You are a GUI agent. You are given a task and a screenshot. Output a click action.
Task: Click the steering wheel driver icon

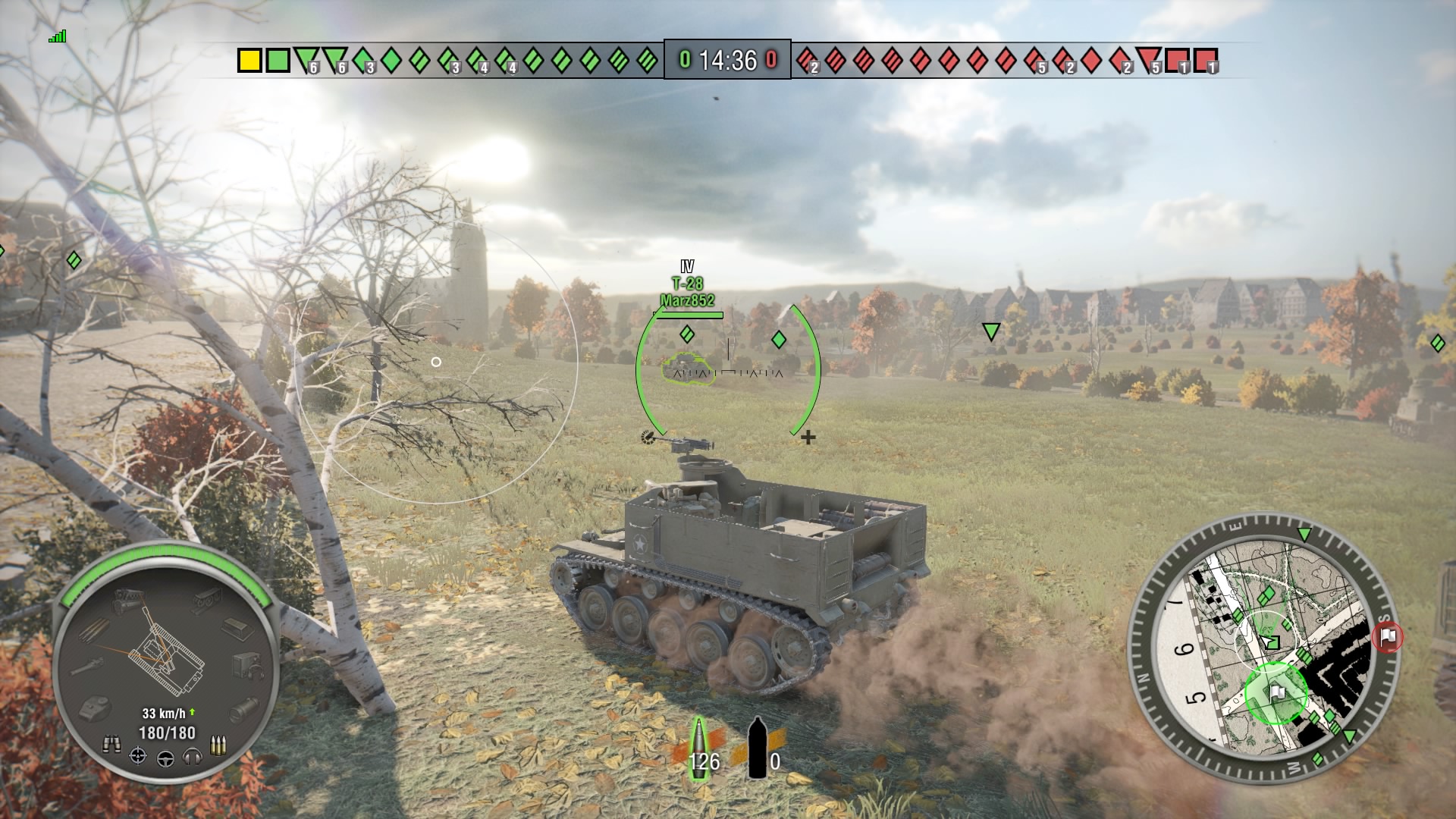[165, 757]
